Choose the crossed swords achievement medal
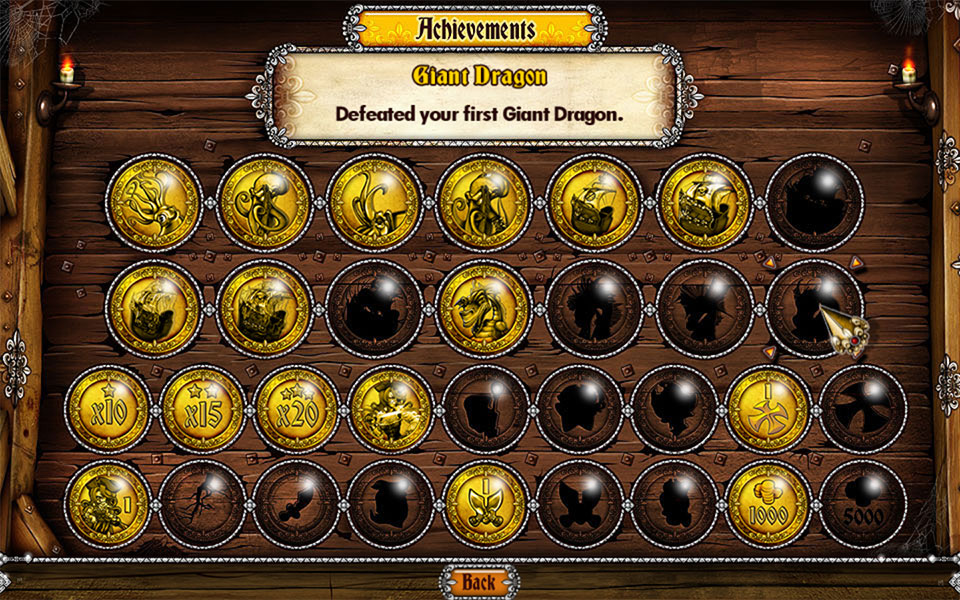Image resolution: width=960 pixels, height=600 pixels. click(x=484, y=503)
